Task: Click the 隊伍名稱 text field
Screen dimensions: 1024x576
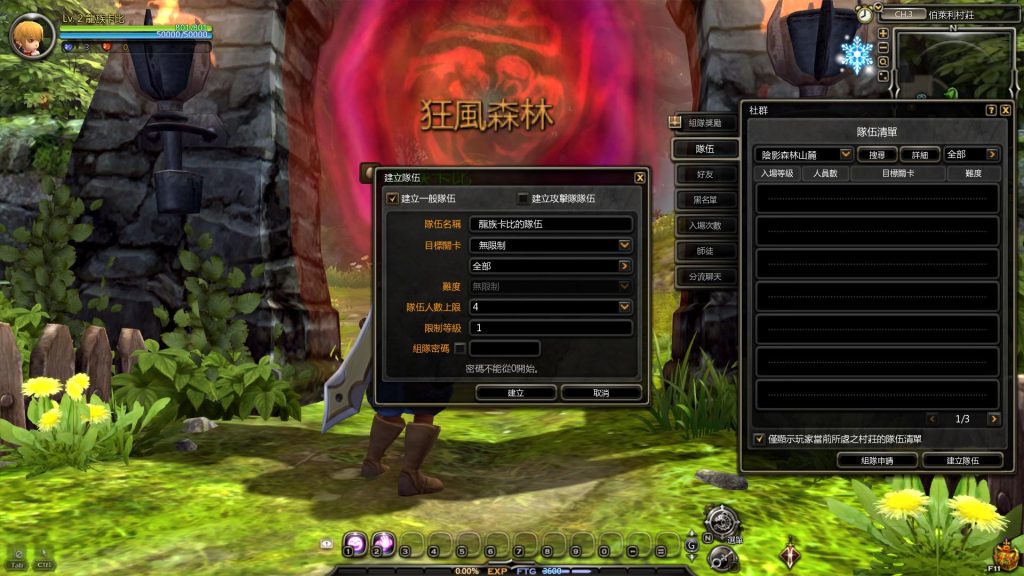Action: click(551, 225)
